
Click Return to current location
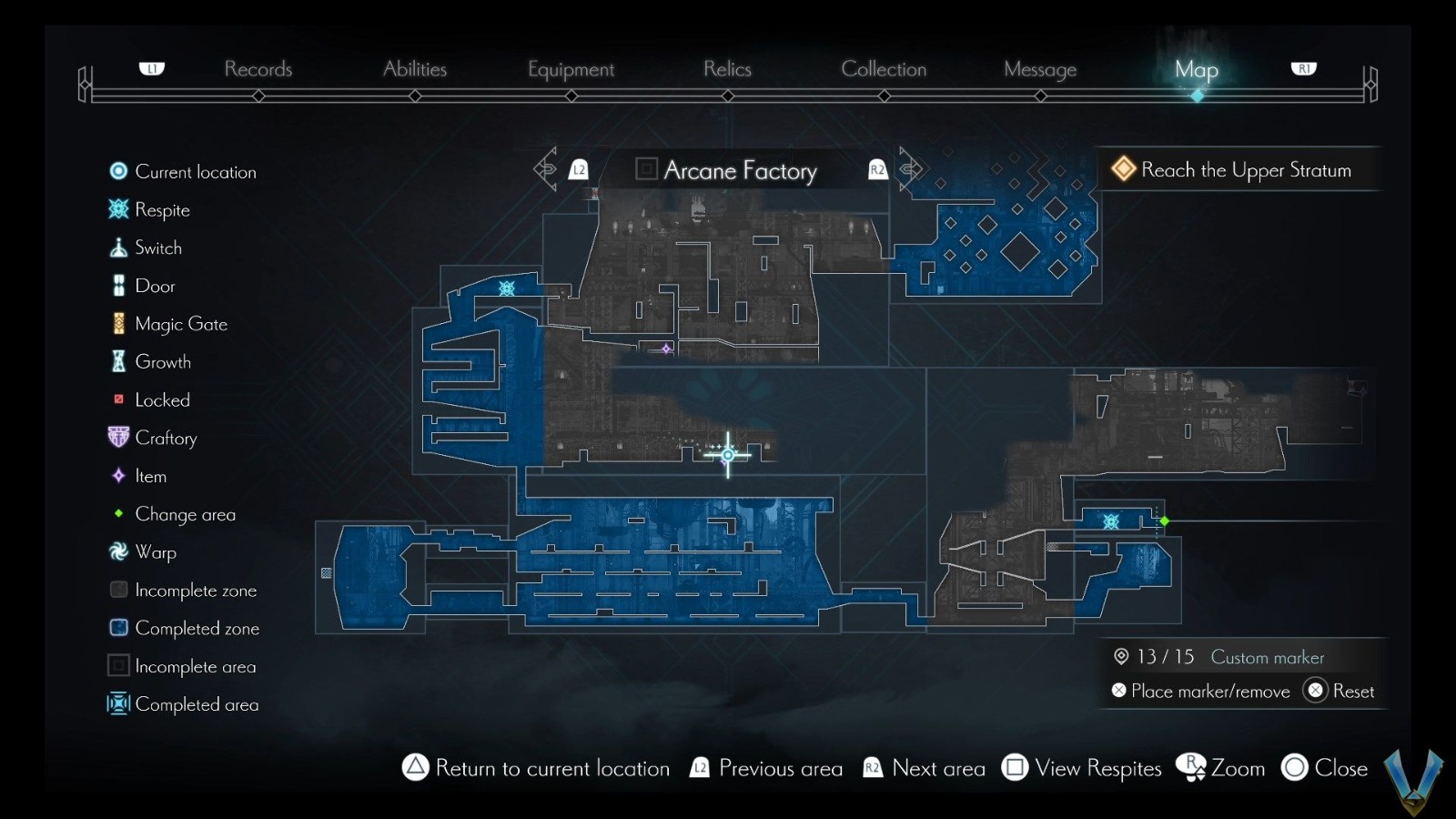click(x=537, y=768)
